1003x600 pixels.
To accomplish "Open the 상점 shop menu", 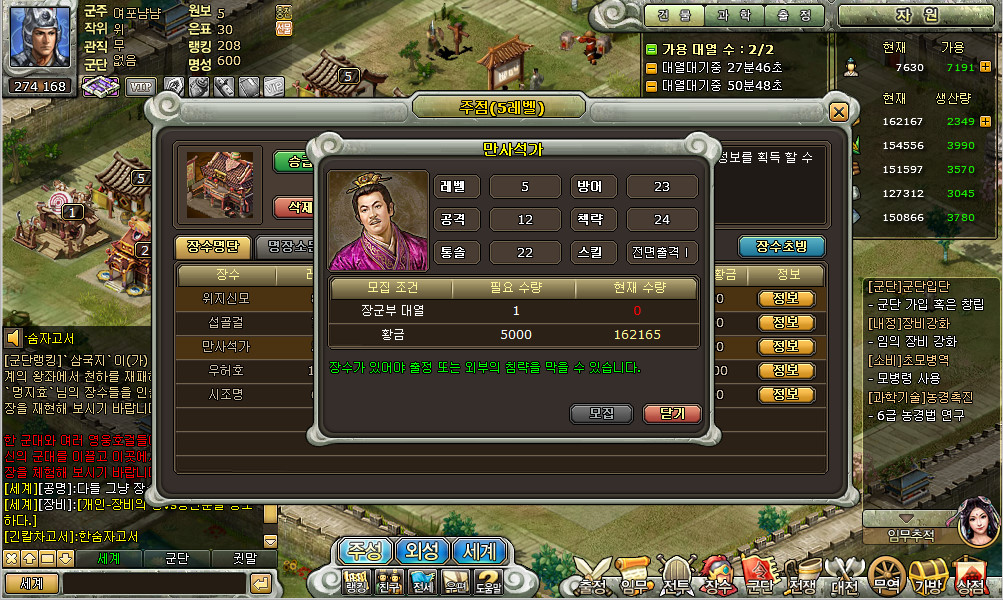I will [x=969, y=580].
